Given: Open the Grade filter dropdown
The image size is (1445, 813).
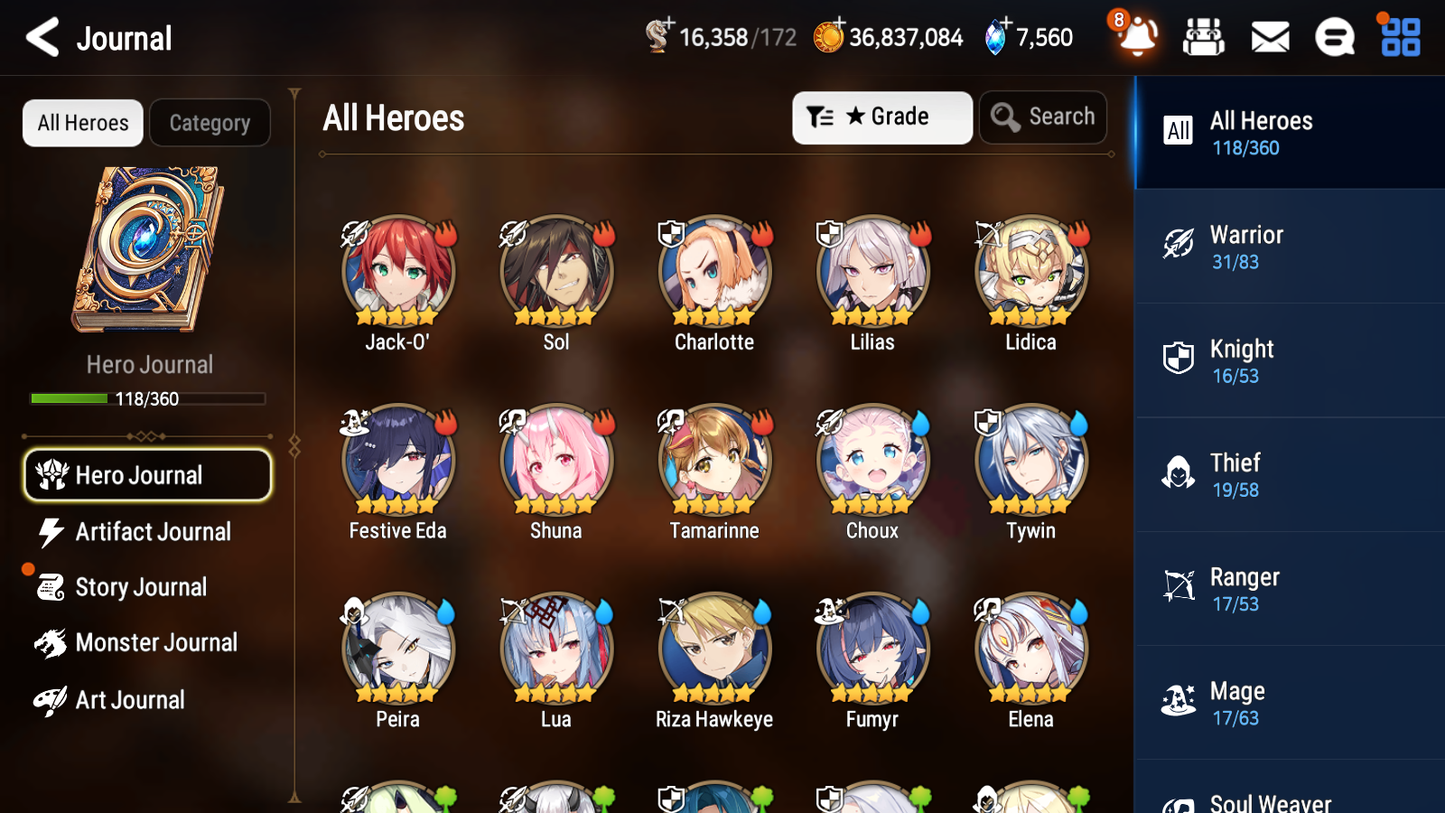Looking at the screenshot, I should 882,117.
